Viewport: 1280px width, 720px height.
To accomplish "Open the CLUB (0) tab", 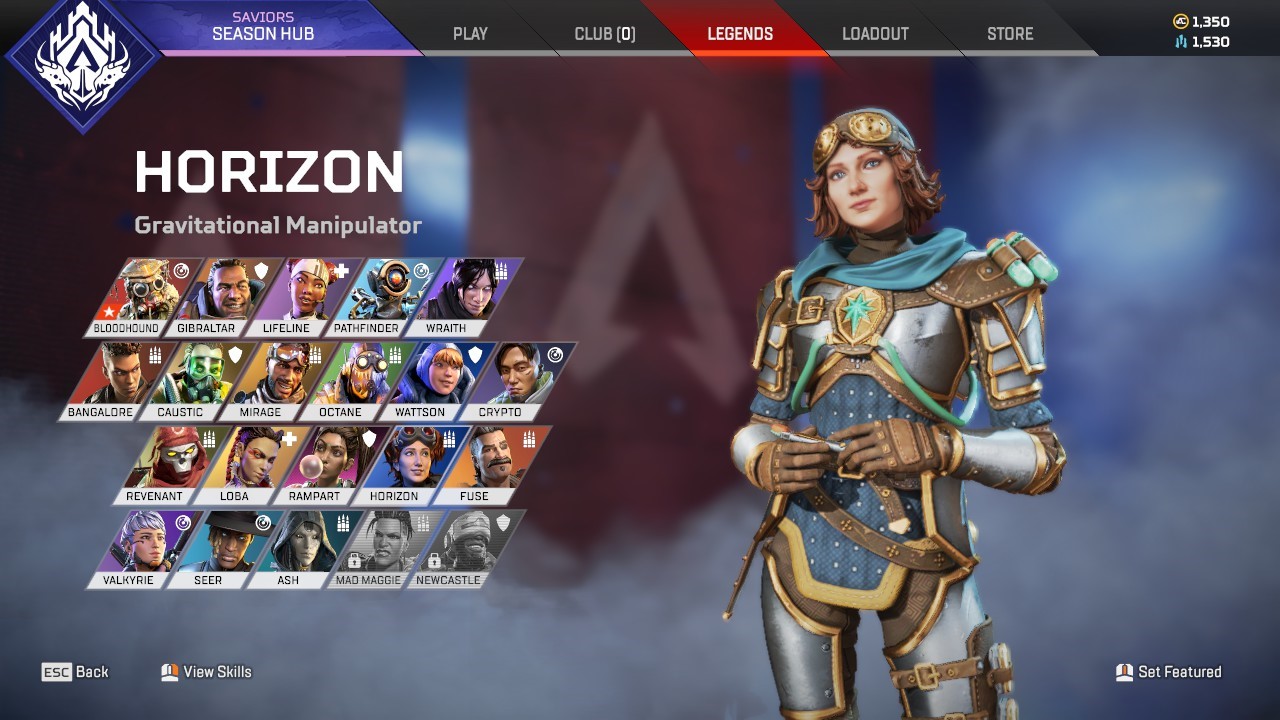I will [604, 33].
